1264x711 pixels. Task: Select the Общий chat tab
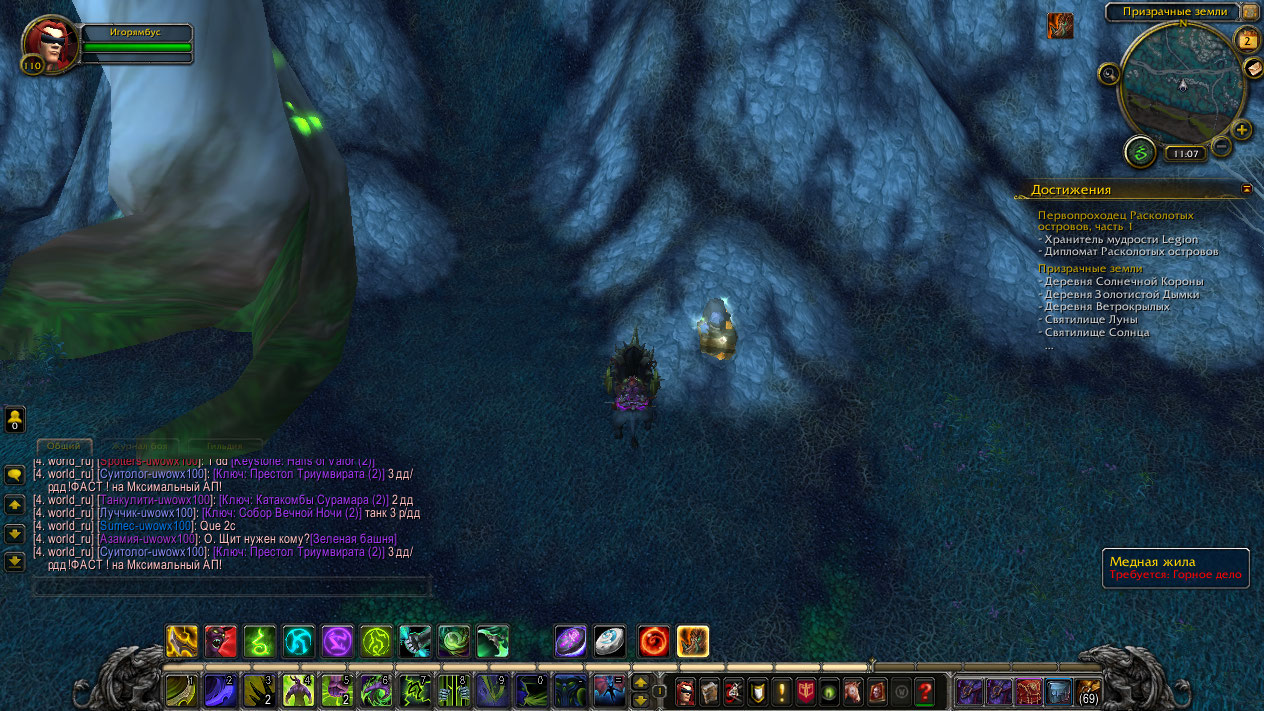(64, 446)
